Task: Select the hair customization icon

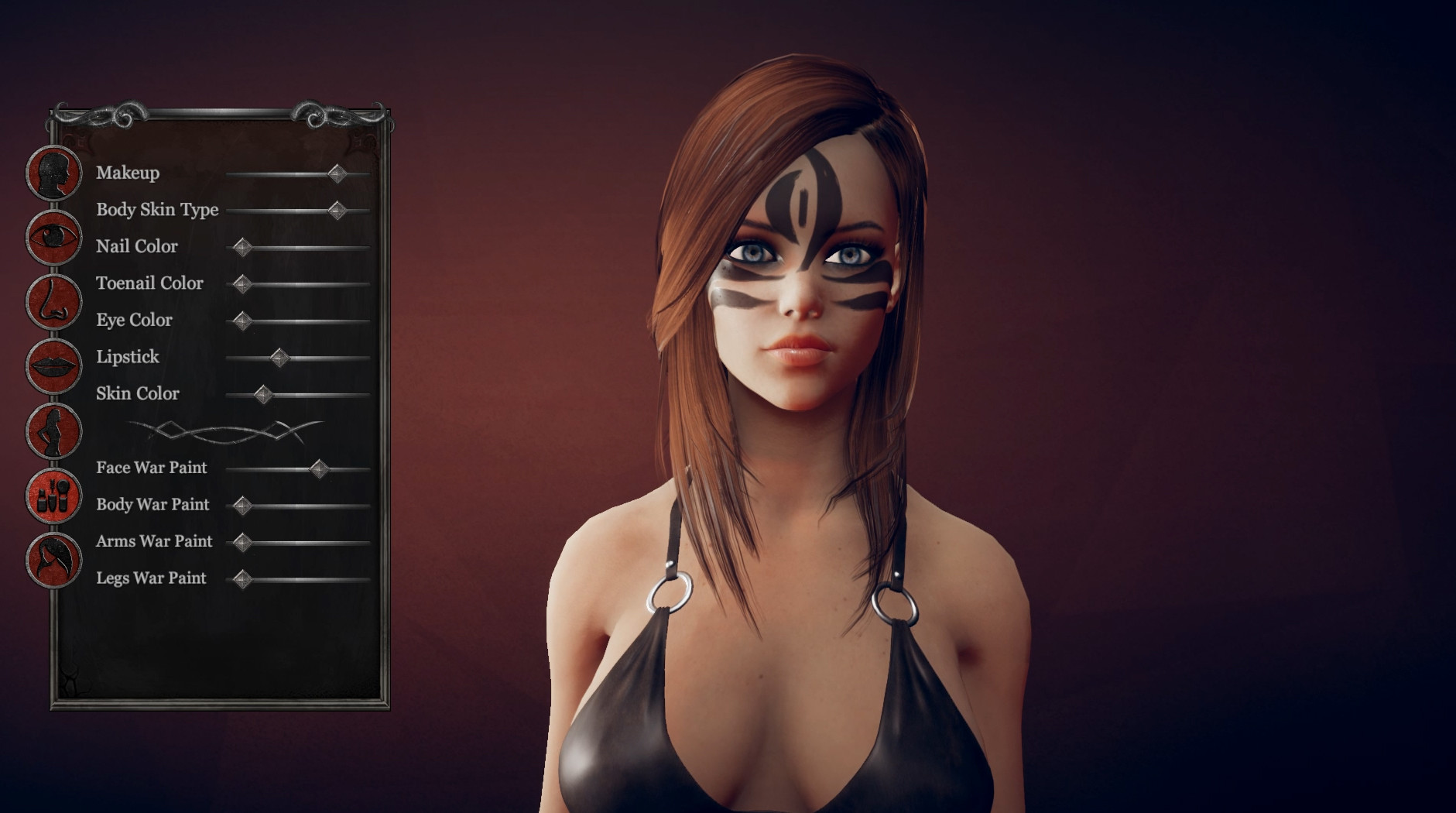Action: click(x=53, y=559)
